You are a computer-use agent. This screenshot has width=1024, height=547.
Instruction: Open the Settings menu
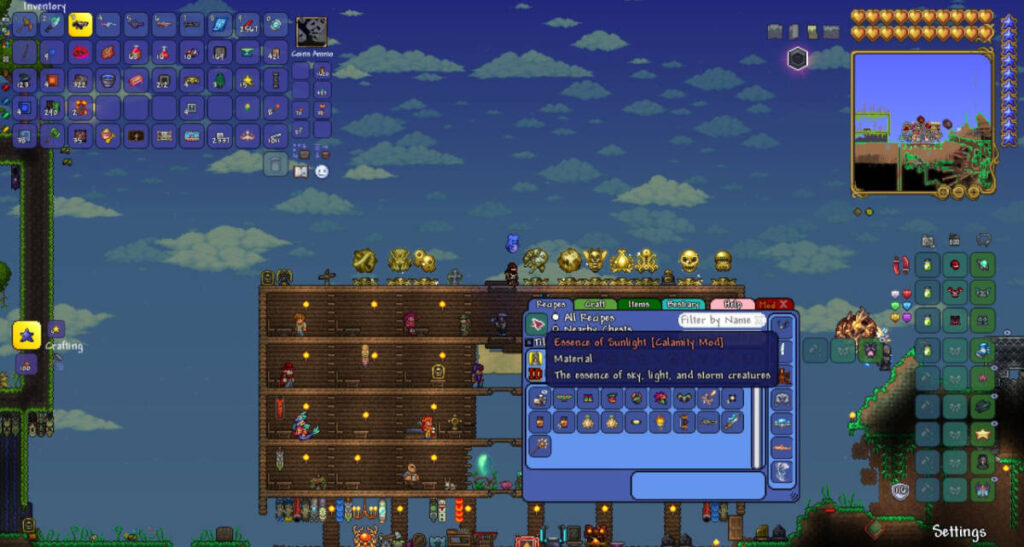958,531
